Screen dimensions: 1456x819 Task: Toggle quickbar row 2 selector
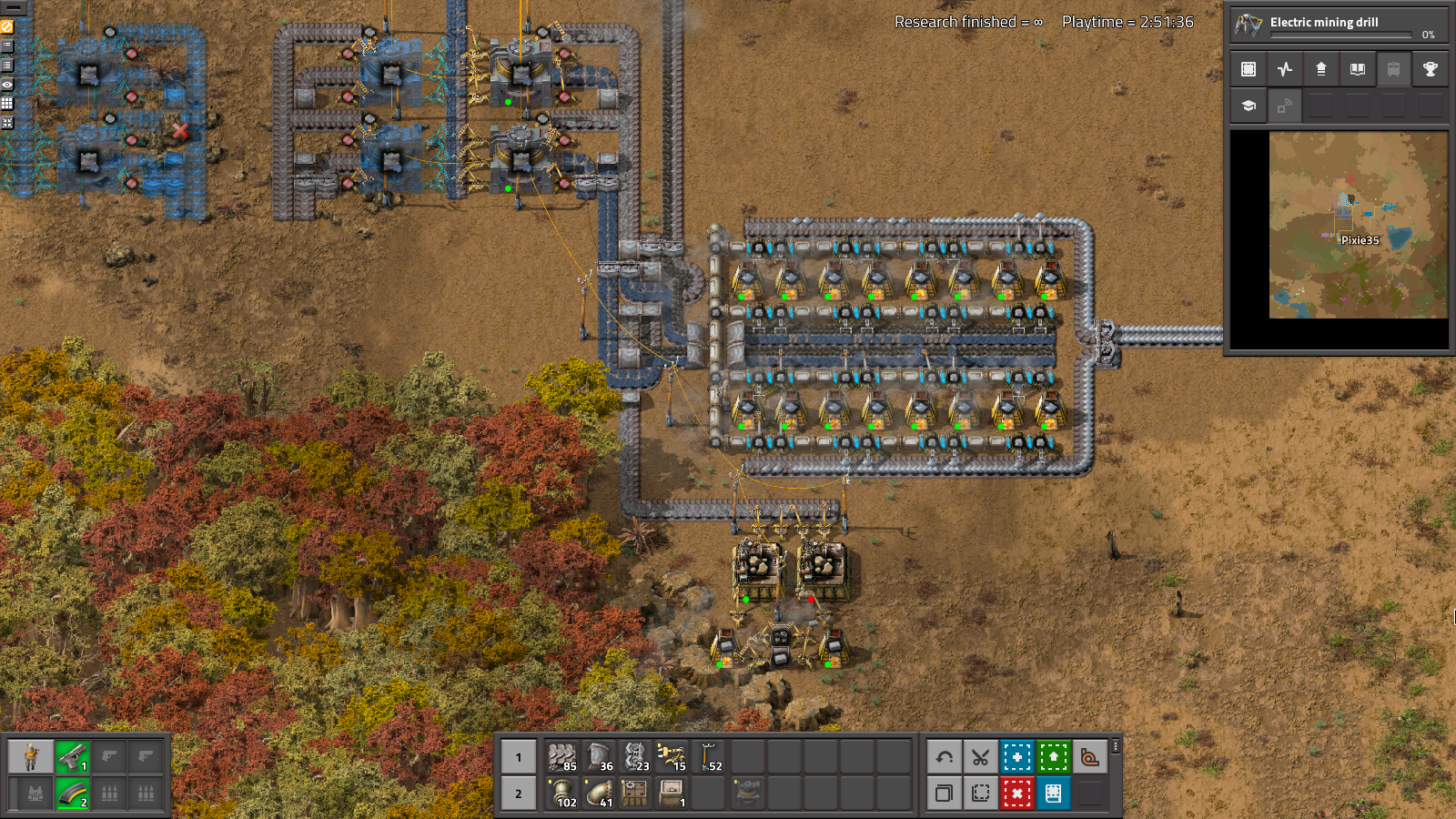coord(518,794)
